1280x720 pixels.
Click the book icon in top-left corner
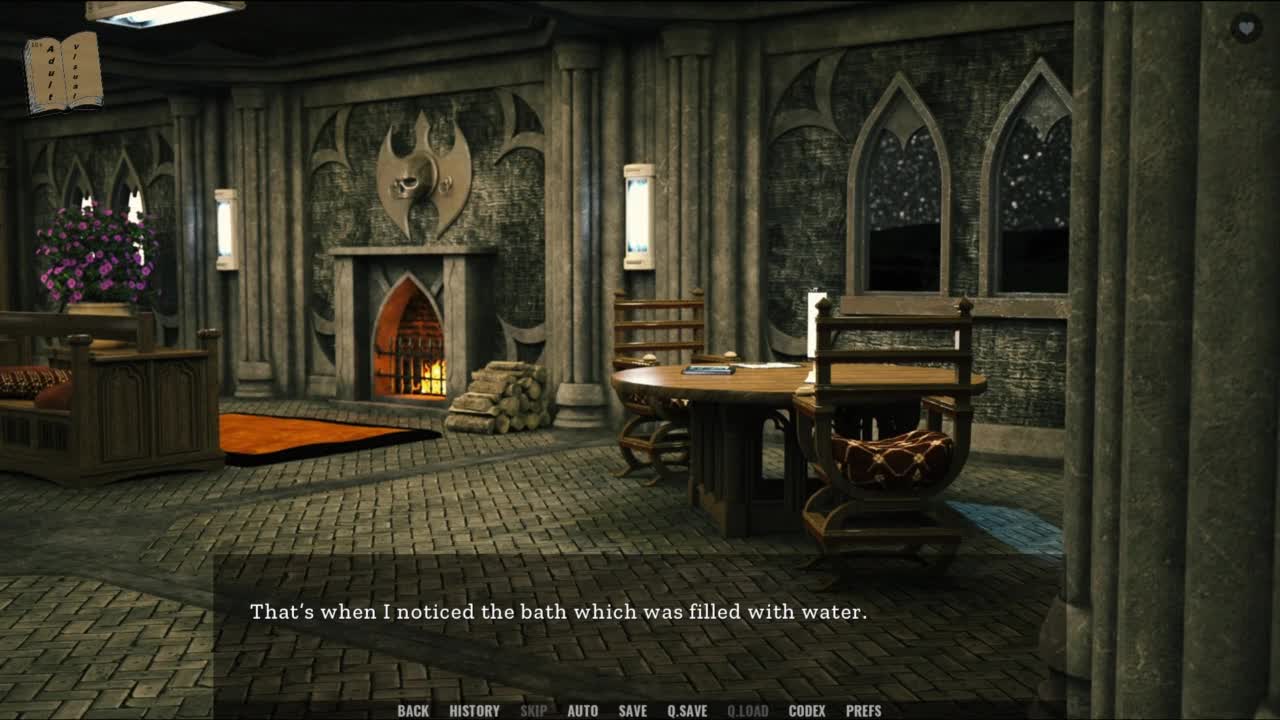[63, 72]
